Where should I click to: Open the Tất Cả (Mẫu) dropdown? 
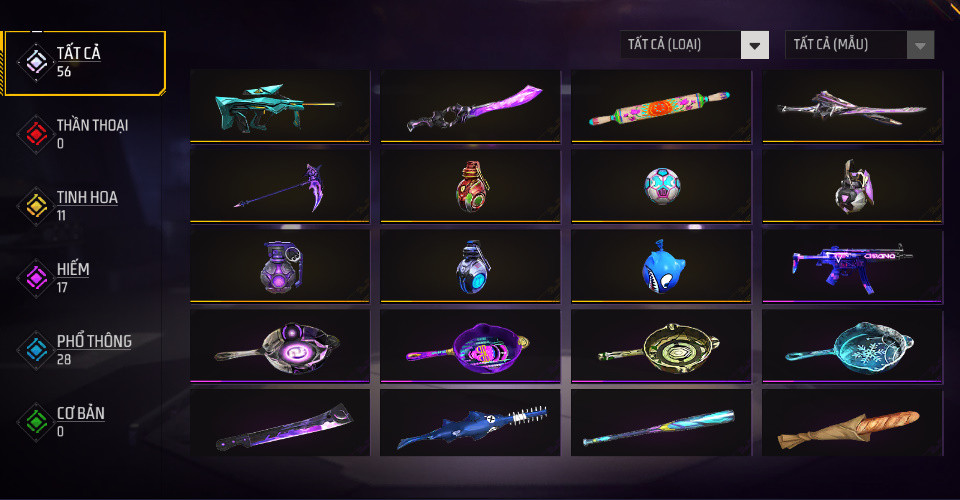pyautogui.click(x=860, y=44)
